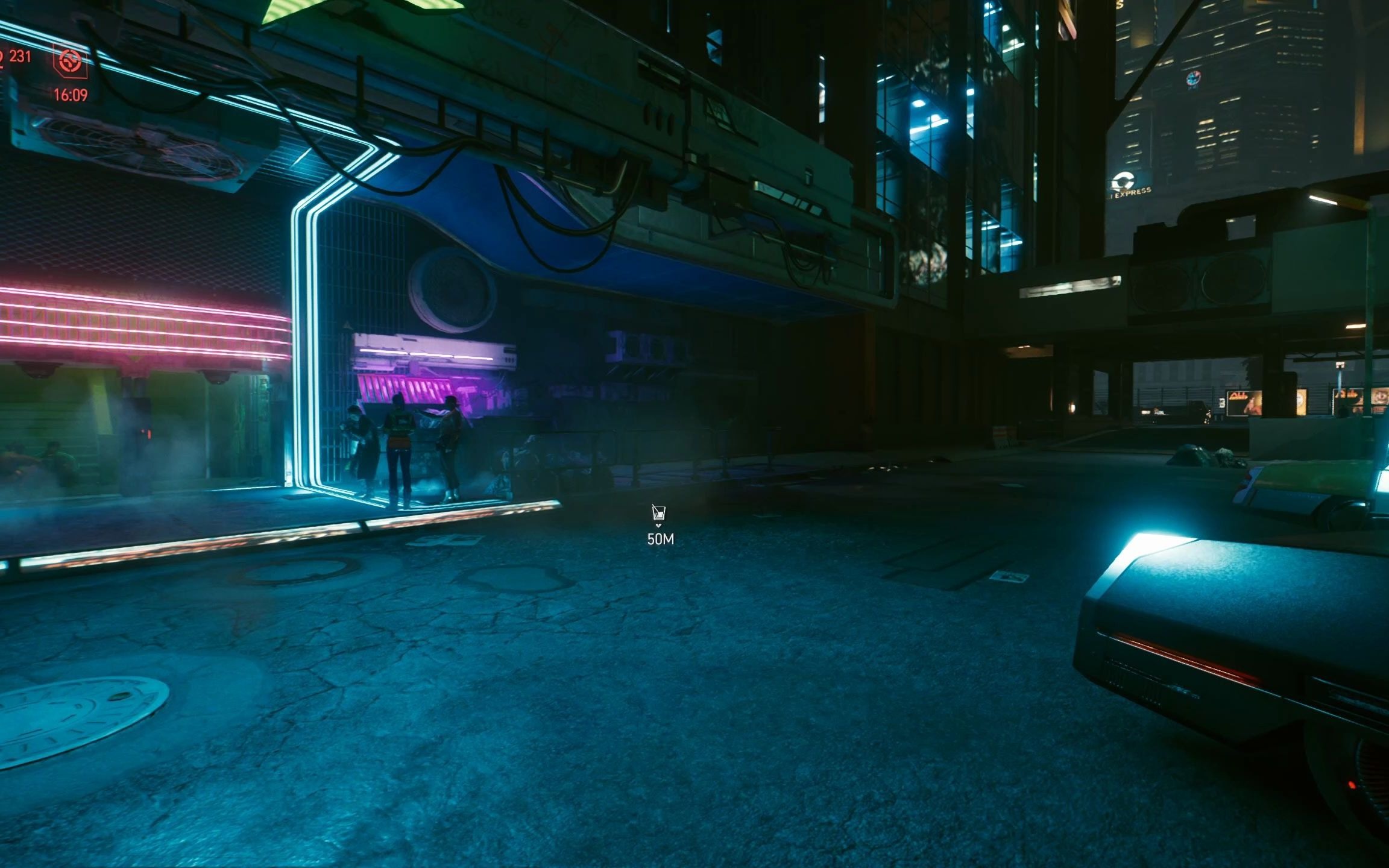This screenshot has height=868, width=1389.
Task: Click the drink glass waypoint marker
Action: (x=659, y=514)
